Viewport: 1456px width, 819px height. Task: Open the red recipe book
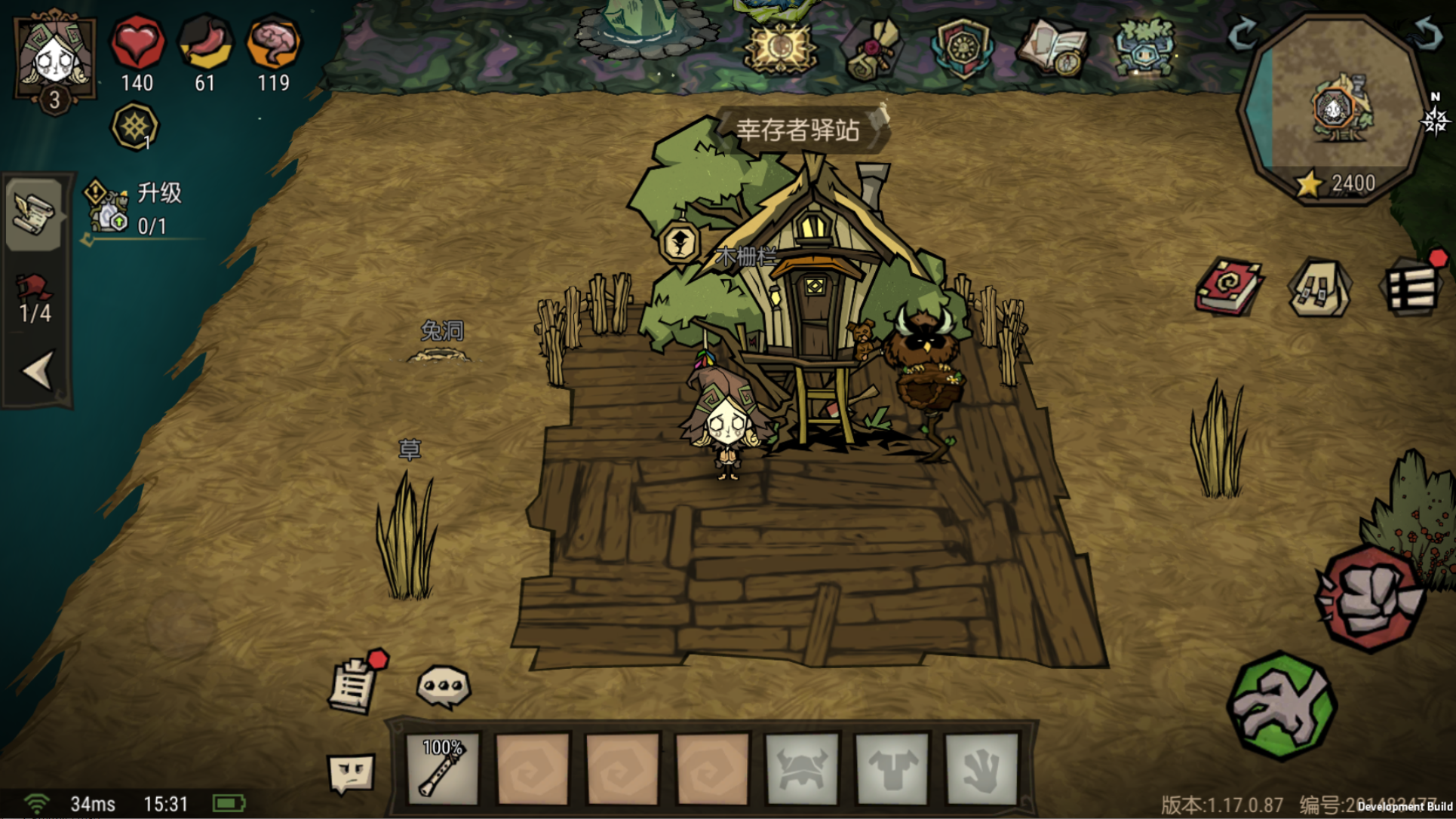point(1228,287)
